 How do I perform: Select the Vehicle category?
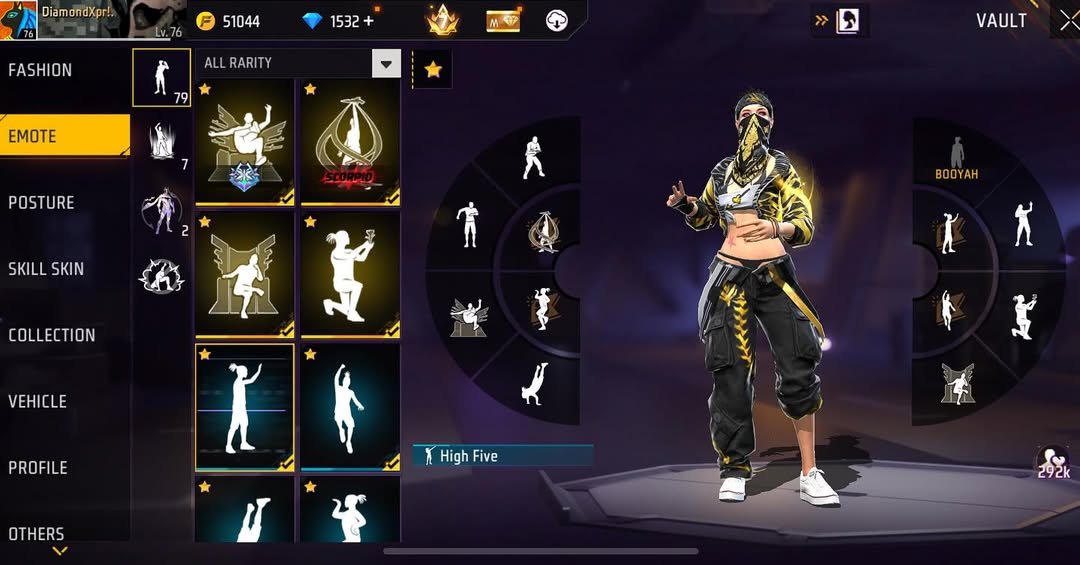pos(38,401)
